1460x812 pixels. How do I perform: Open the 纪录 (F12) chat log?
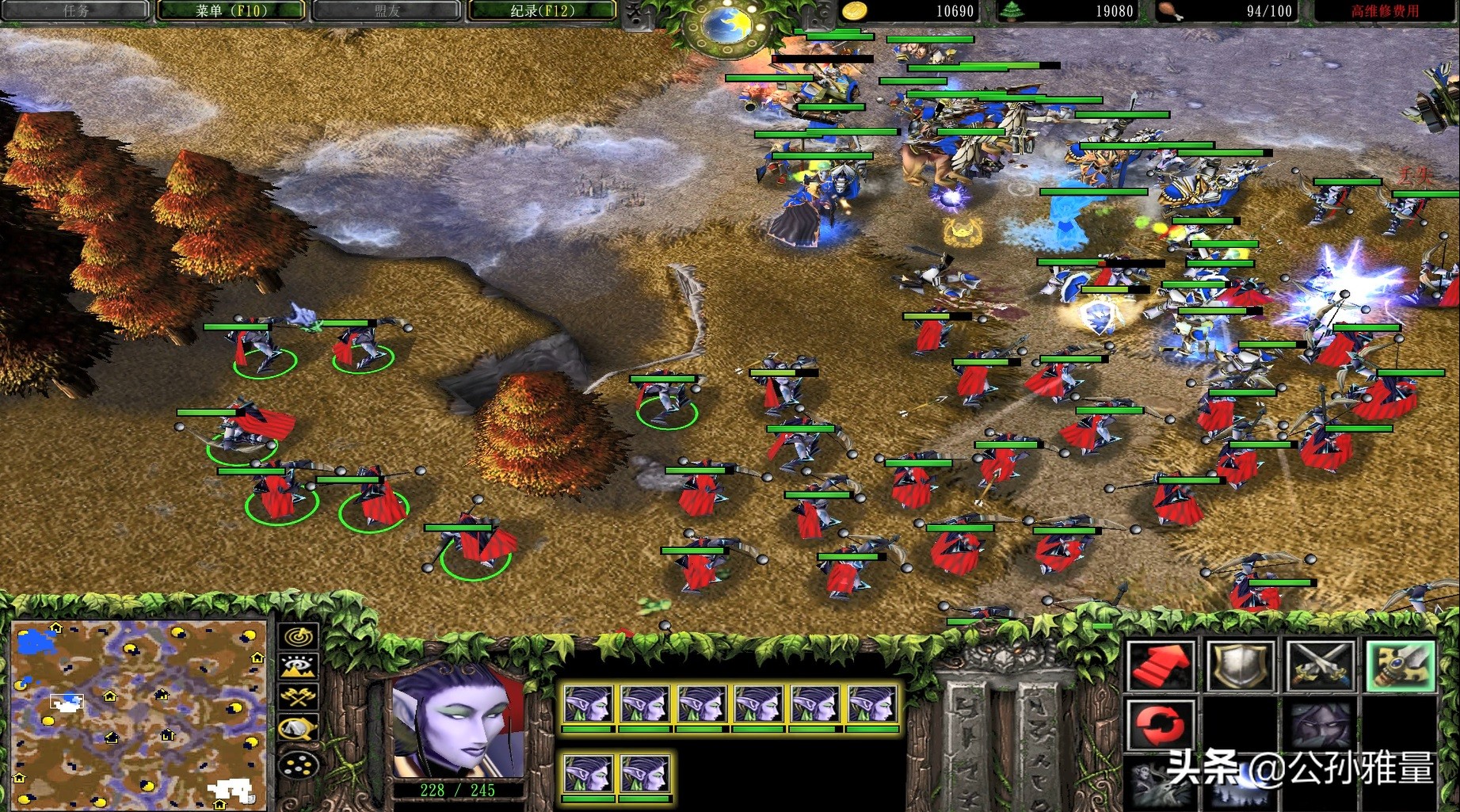(x=543, y=11)
